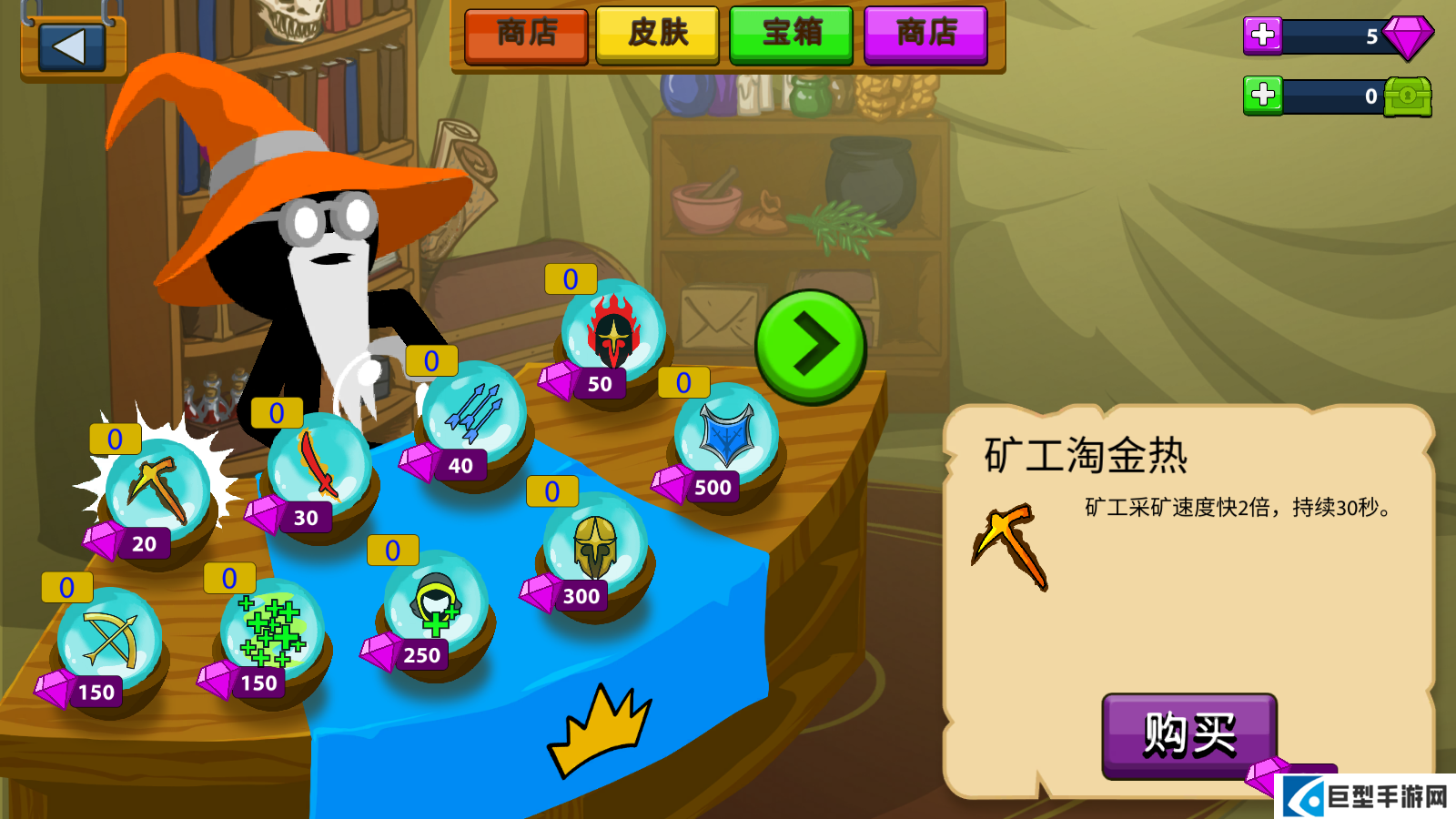Viewport: 1456px width, 819px height.
Task: Switch to the yellow 皮肤 tab
Action: point(657,35)
